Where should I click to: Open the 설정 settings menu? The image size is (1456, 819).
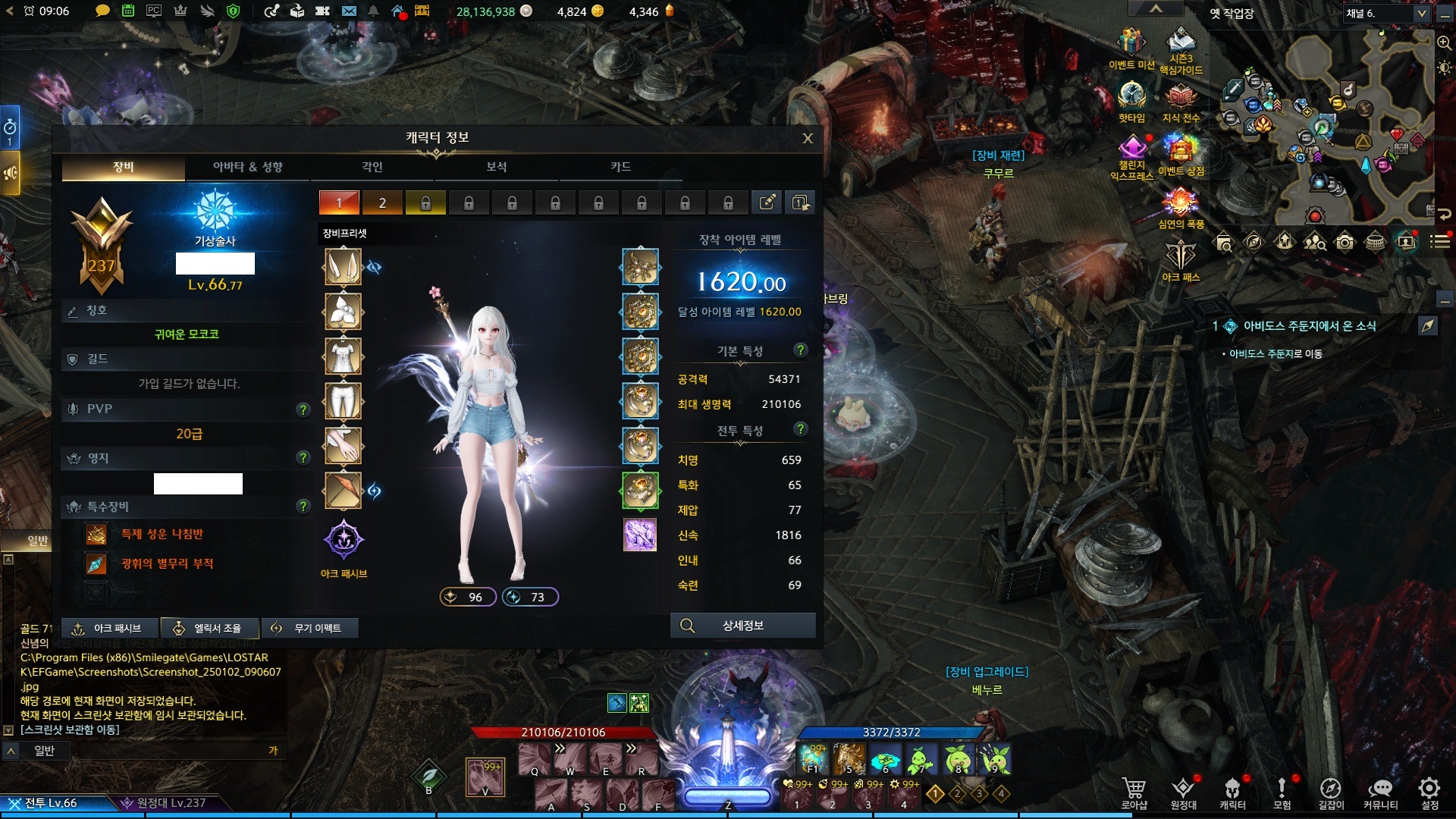pyautogui.click(x=1429, y=792)
